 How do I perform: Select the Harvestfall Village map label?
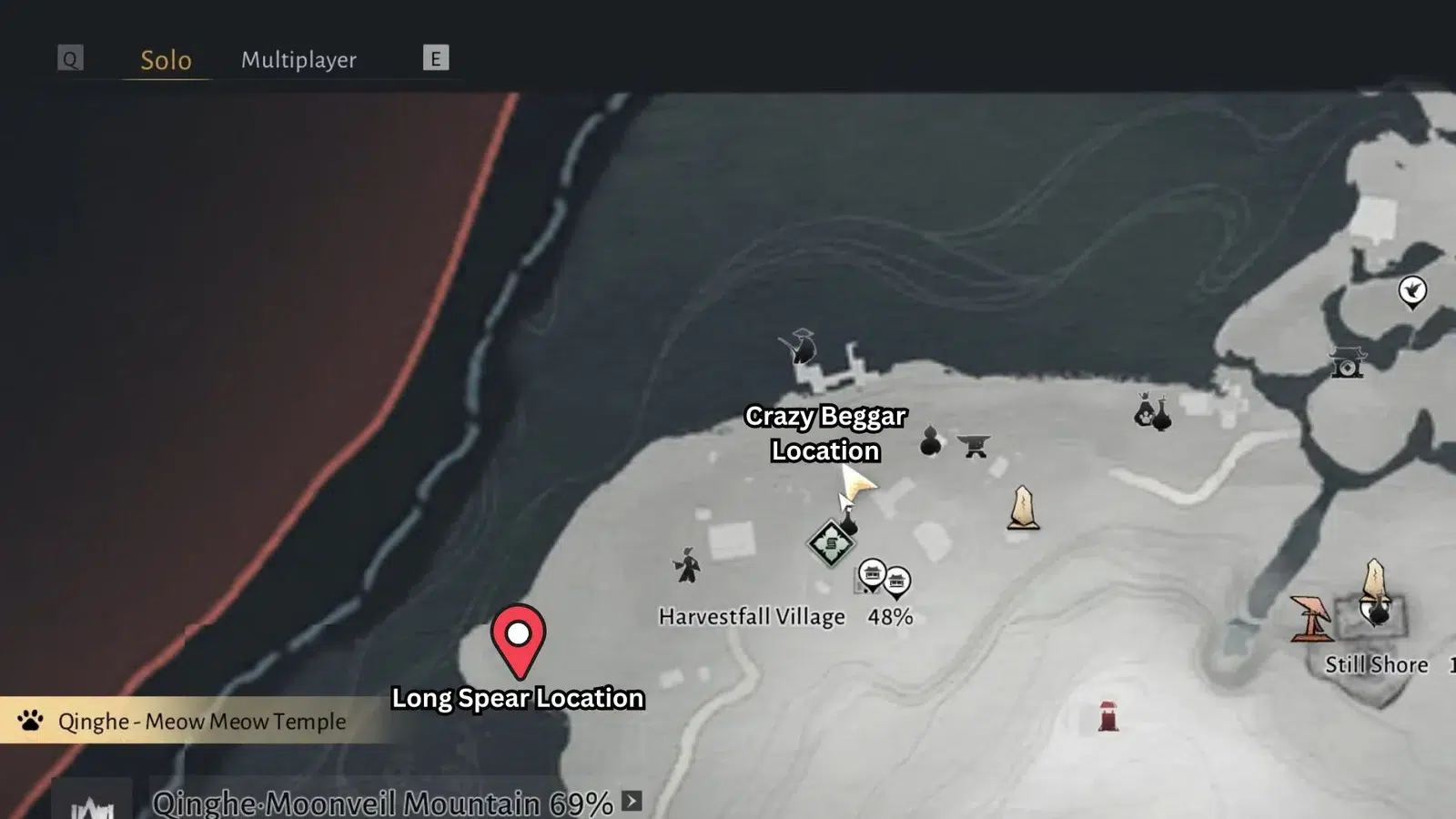[x=752, y=617]
